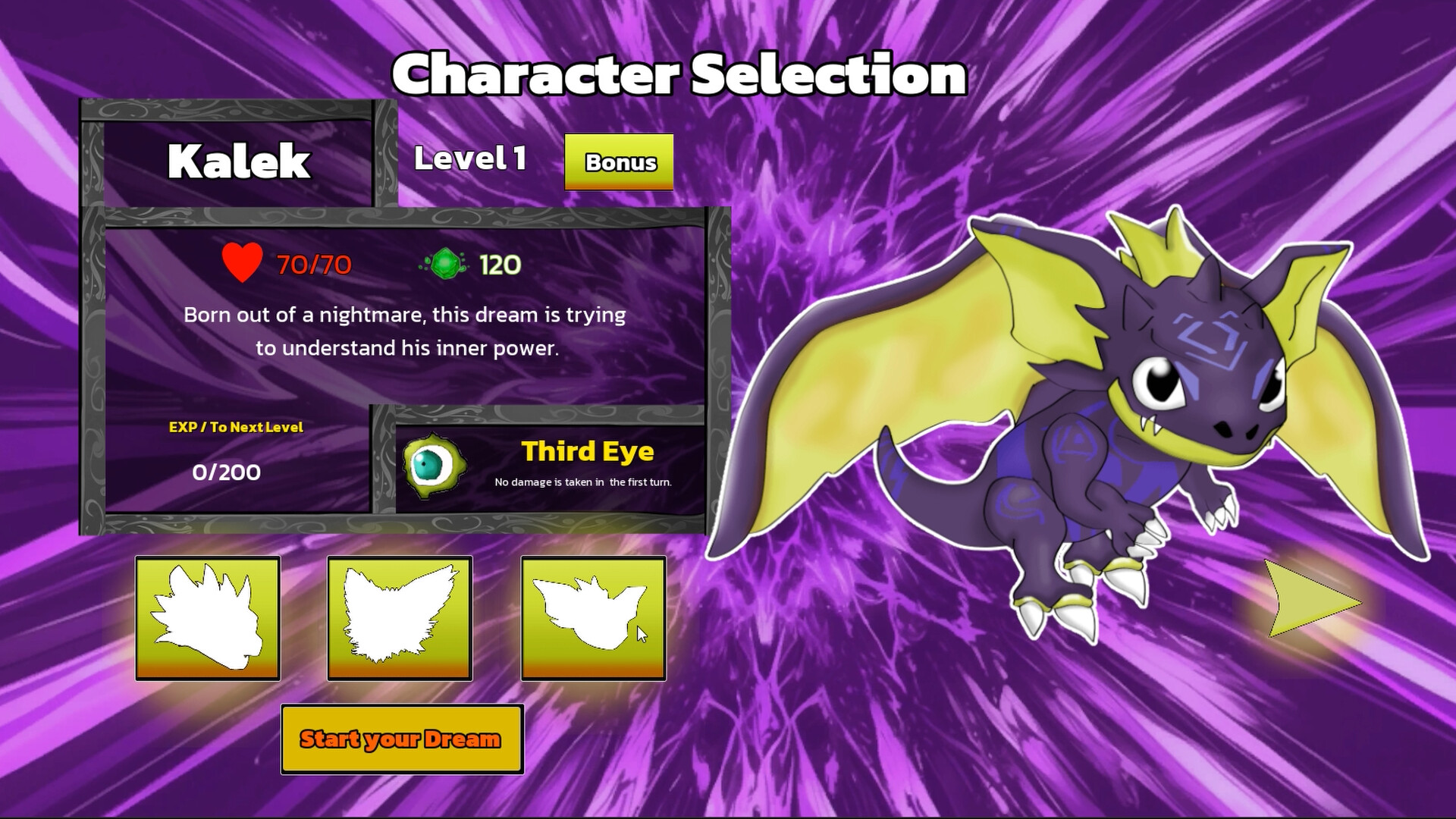Click the Kalek name label
The height and width of the screenshot is (819, 1456).
pyautogui.click(x=239, y=162)
